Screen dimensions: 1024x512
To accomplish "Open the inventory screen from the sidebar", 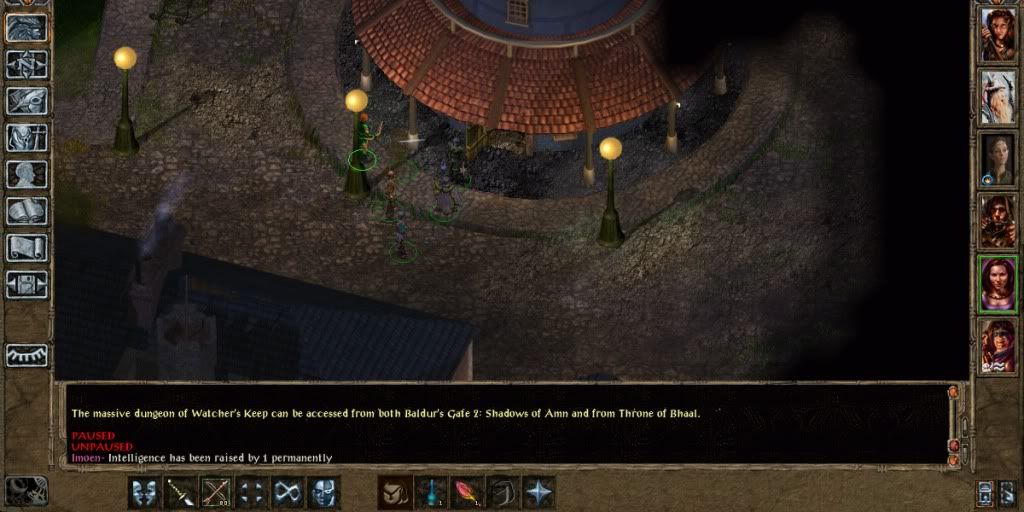I will 27,137.
